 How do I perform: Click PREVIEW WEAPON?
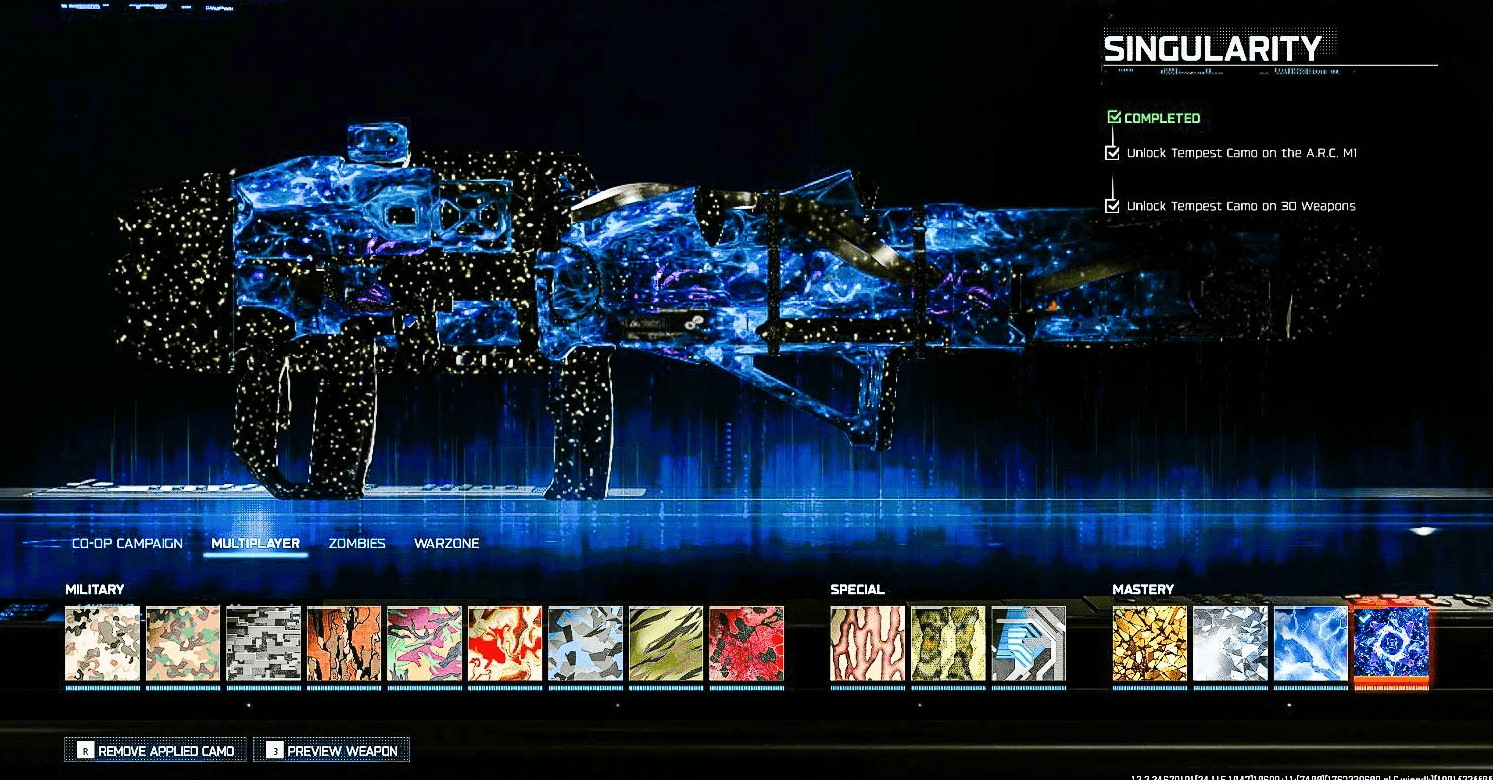point(331,749)
